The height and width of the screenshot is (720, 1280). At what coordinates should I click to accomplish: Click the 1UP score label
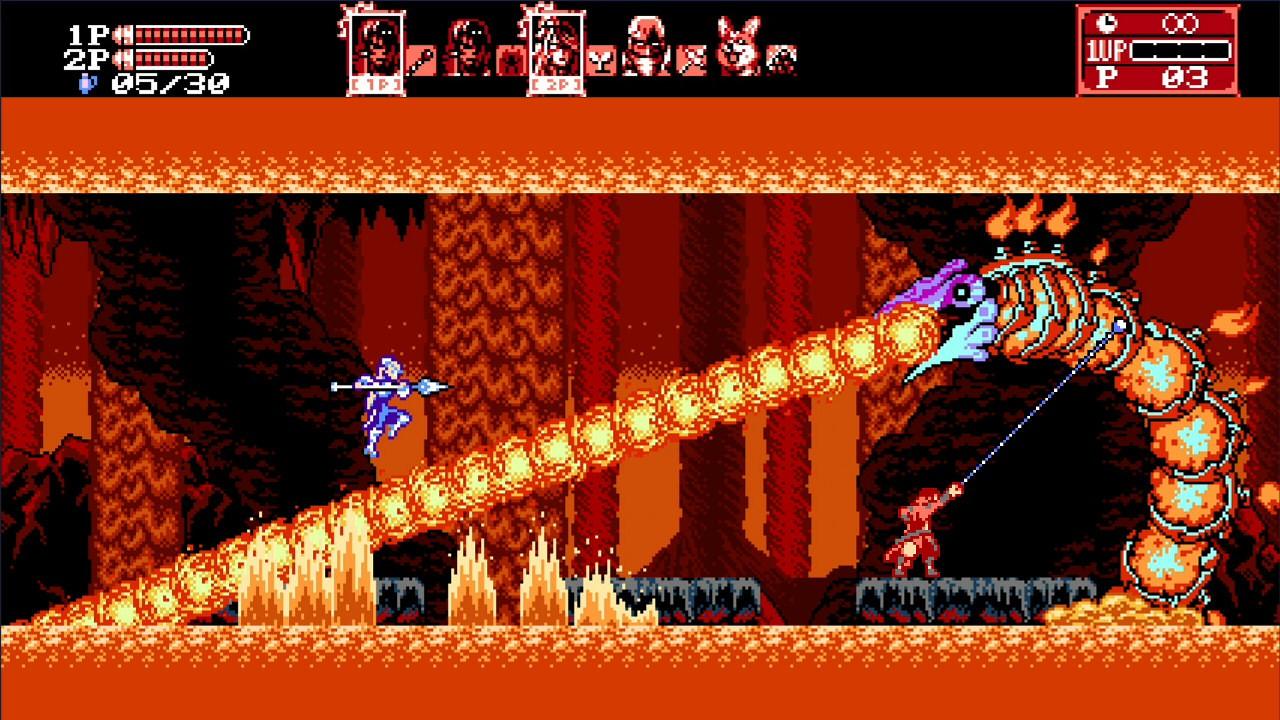tap(1108, 50)
